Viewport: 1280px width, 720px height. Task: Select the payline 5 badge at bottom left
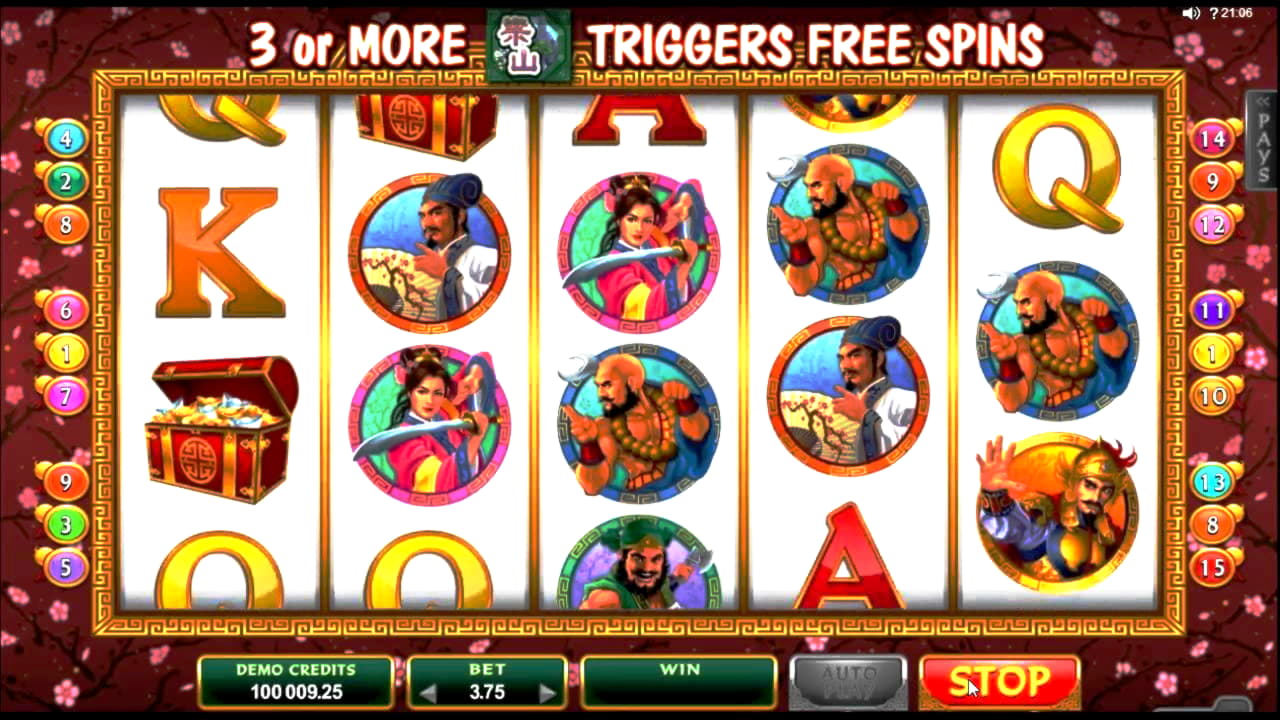[x=66, y=566]
